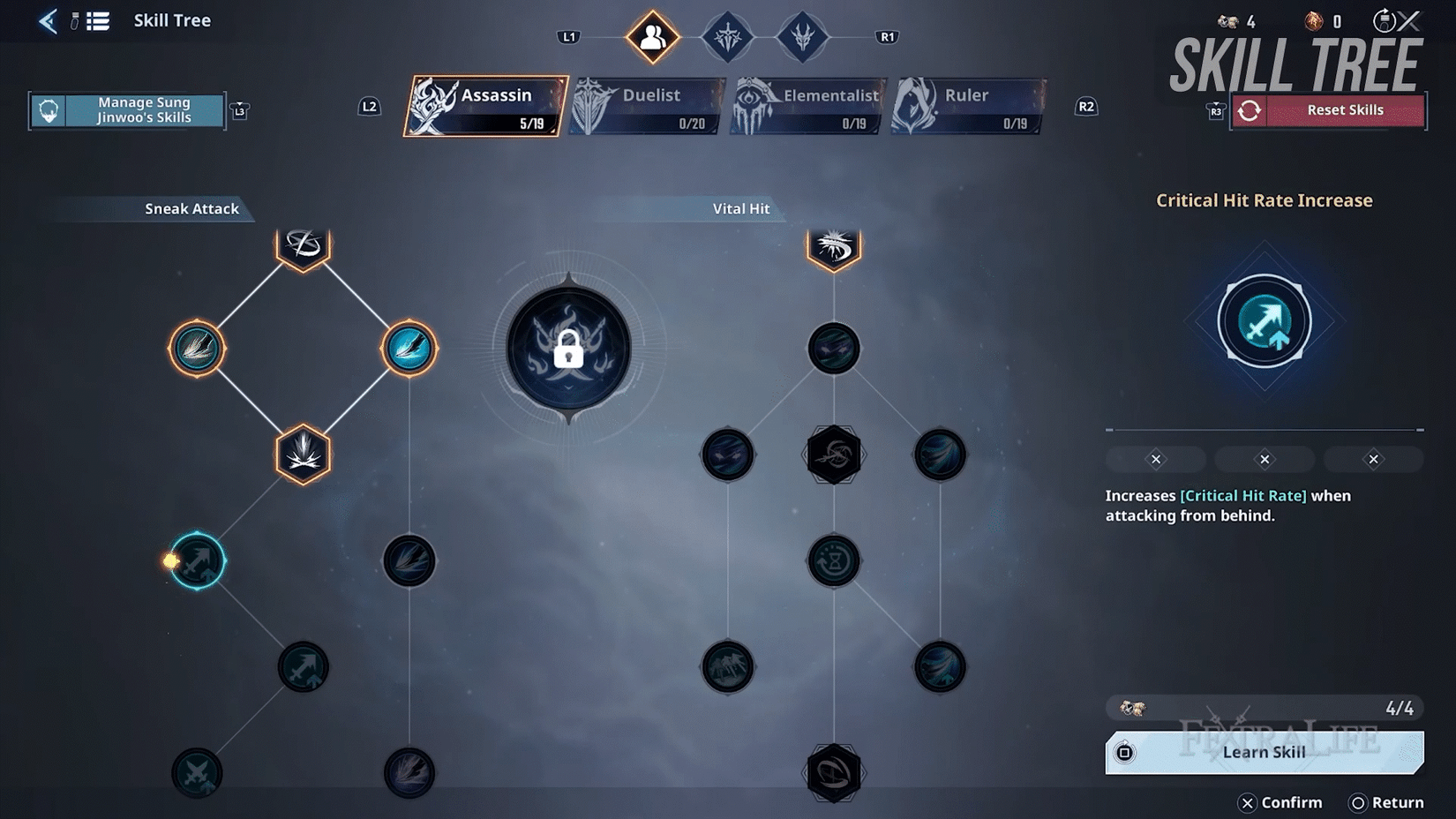
Task: Click the sword emblem diamond next to the portrait
Action: click(x=725, y=36)
